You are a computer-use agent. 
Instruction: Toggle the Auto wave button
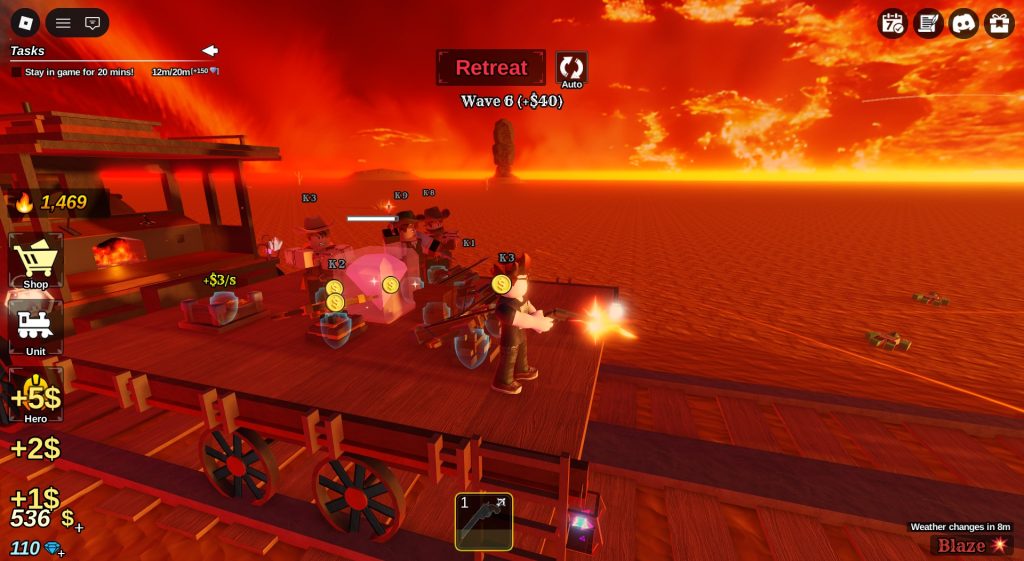tap(571, 68)
